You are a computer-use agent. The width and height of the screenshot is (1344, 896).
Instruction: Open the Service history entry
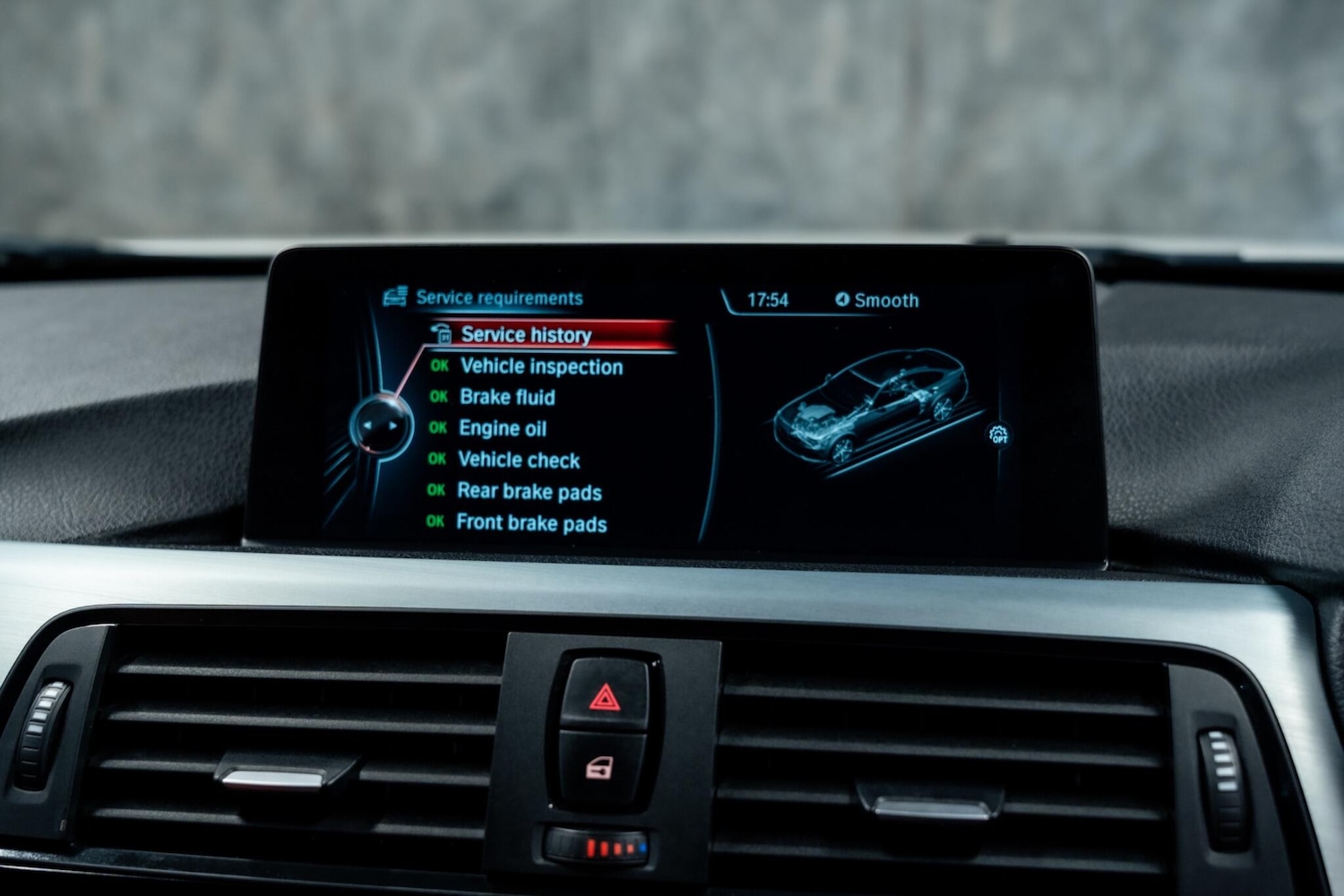coord(526,335)
